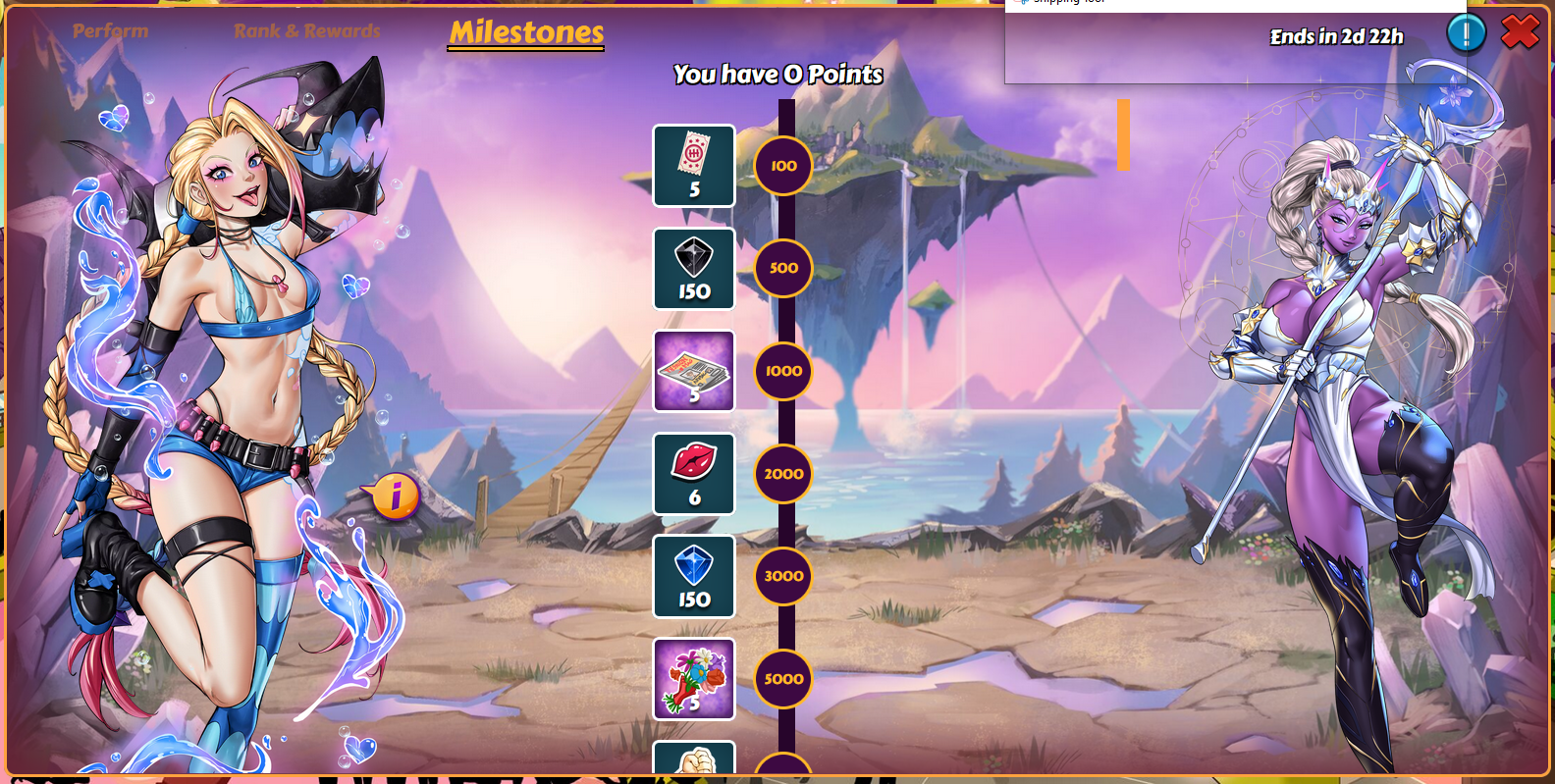Click the orange character info bubble

point(395,497)
